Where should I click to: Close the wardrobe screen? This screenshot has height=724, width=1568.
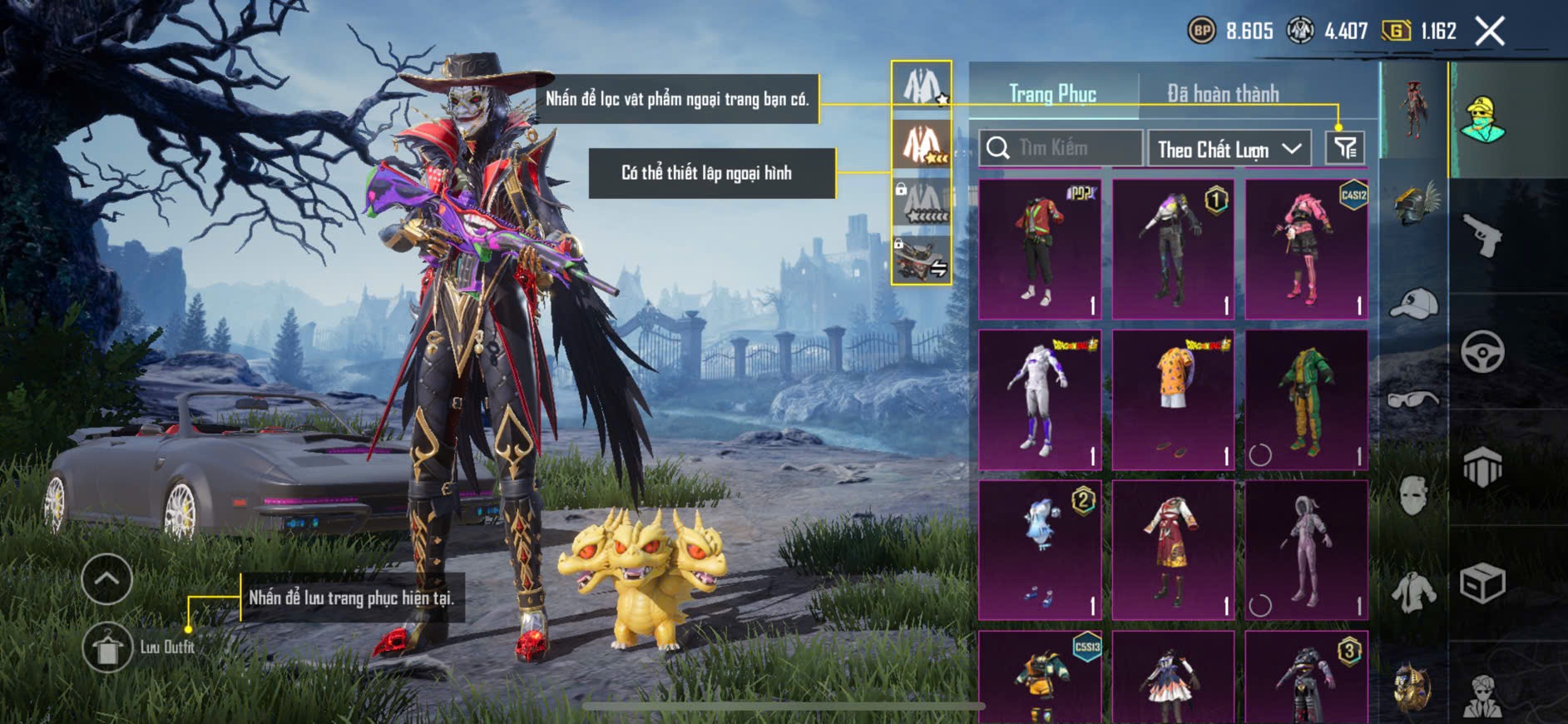tap(1490, 32)
